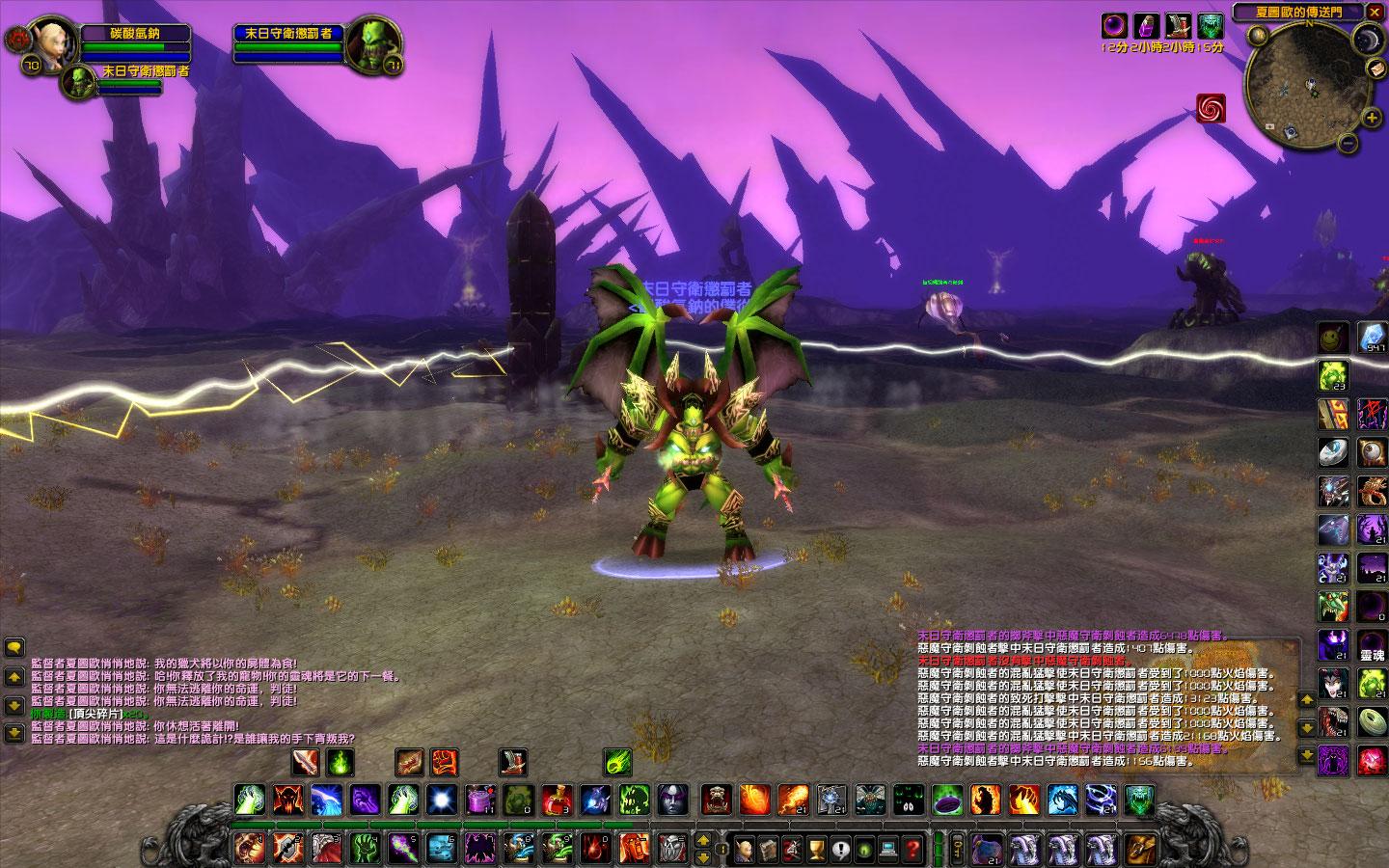Activate the bright white starburst spell

(442, 800)
